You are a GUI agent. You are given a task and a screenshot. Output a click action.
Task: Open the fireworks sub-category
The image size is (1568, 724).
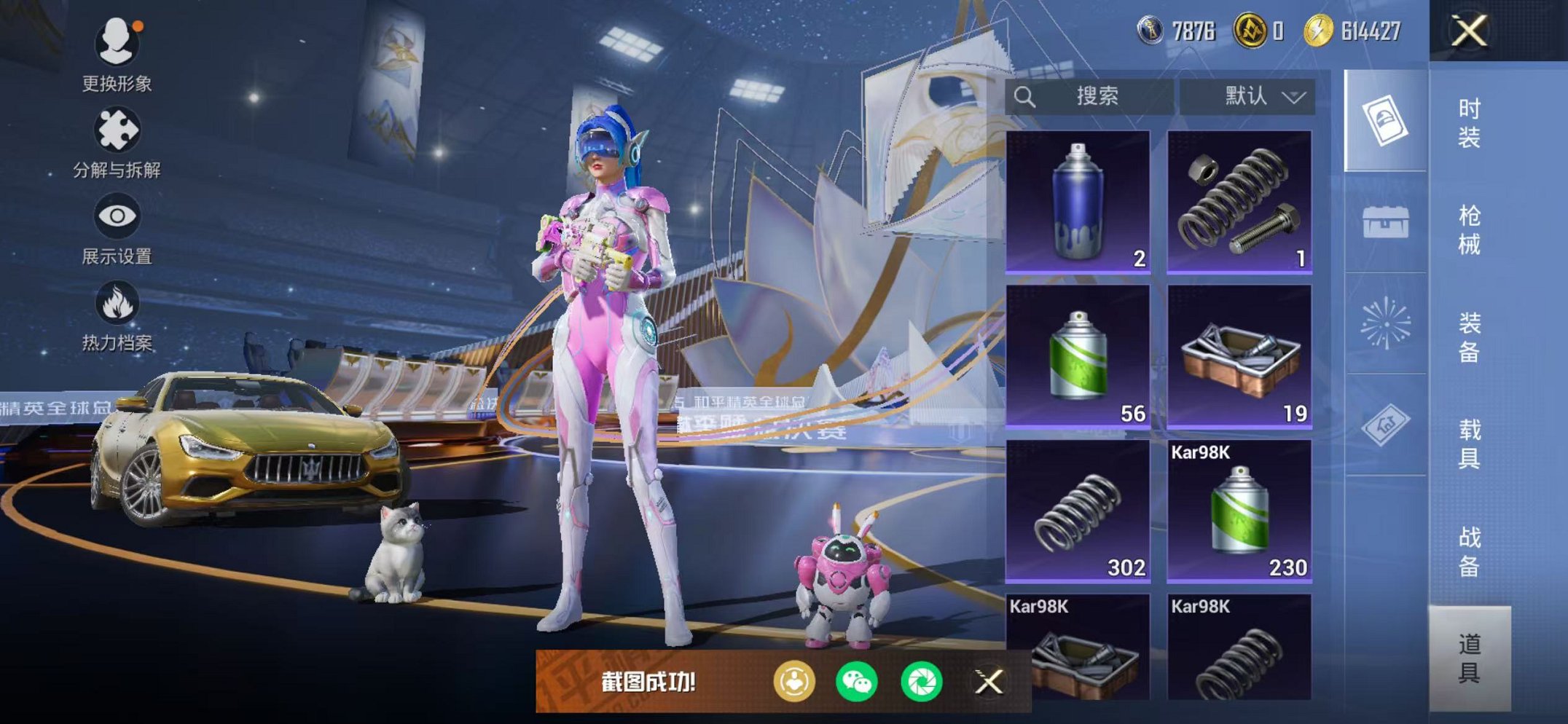[x=1385, y=323]
